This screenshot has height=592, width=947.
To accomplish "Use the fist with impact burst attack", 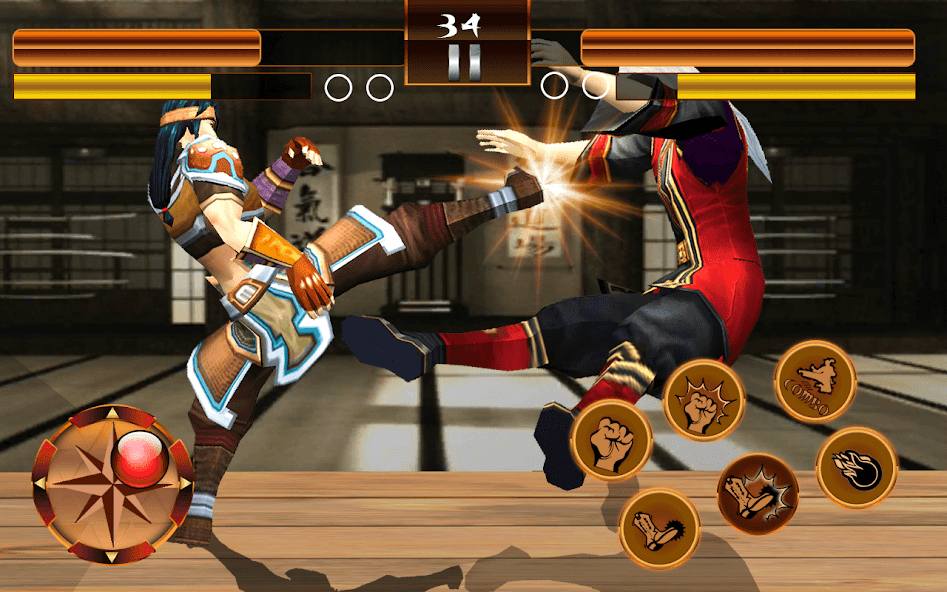I will pyautogui.click(x=704, y=400).
